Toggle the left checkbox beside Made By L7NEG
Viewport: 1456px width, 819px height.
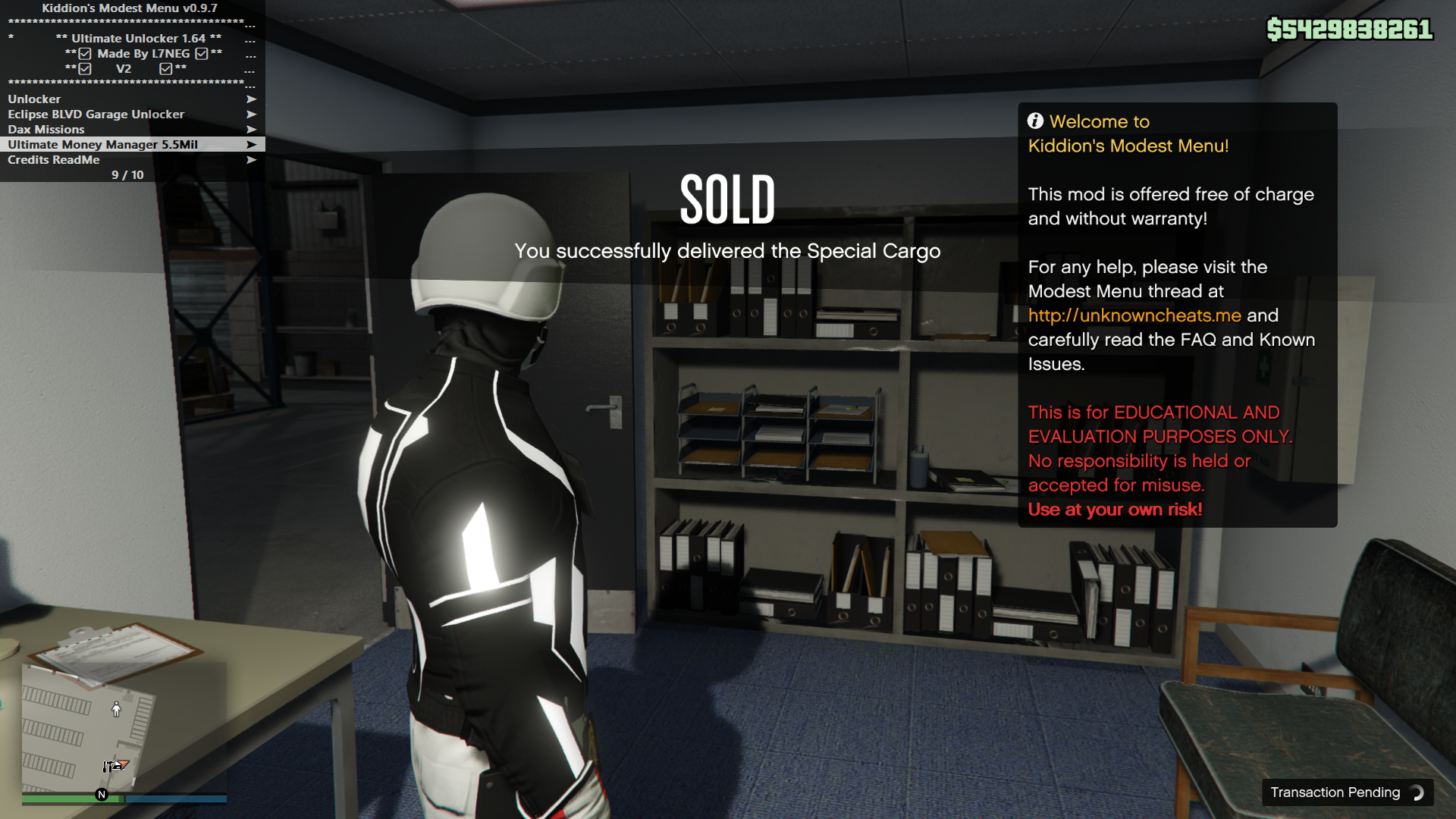[x=83, y=54]
